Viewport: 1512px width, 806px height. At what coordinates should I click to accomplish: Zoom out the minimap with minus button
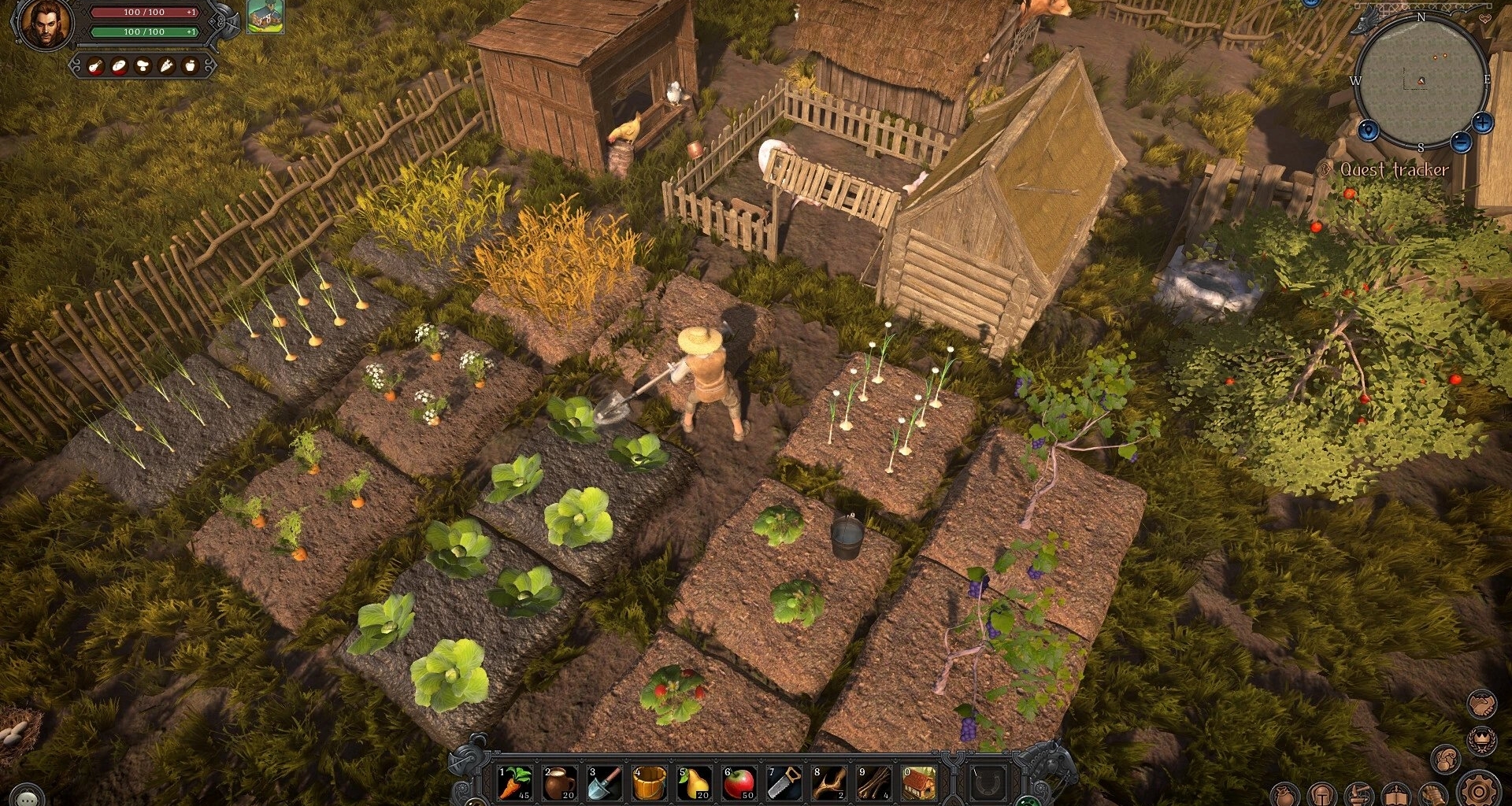point(1461,142)
